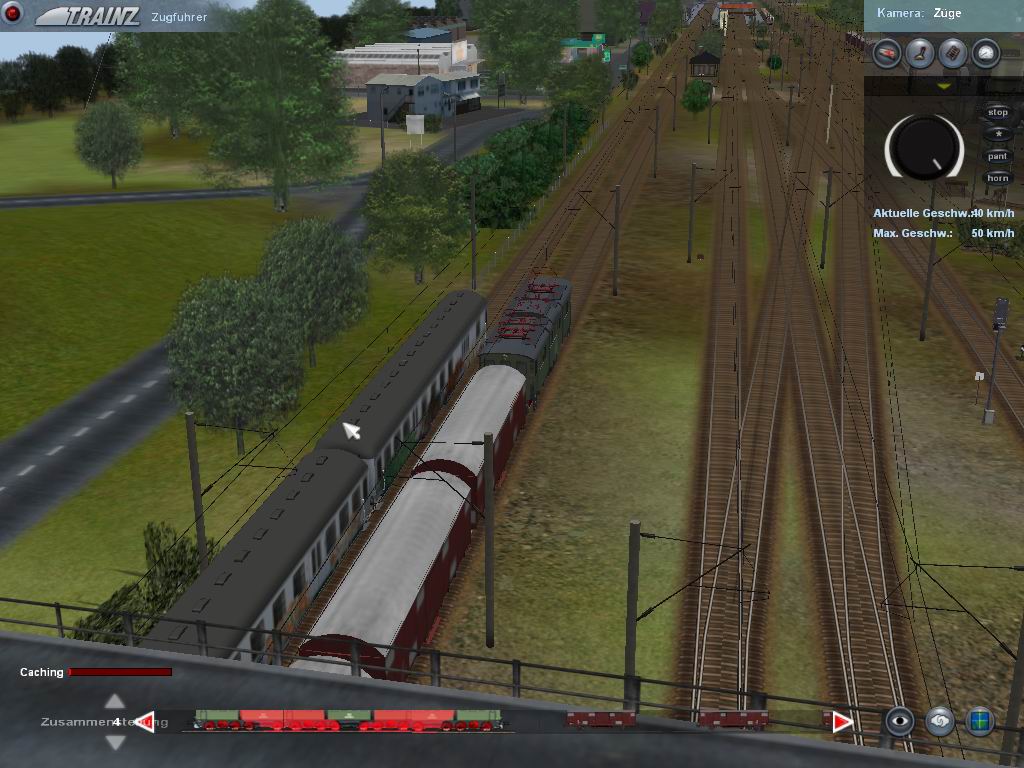Increase the consist number with up arrow

point(115,702)
